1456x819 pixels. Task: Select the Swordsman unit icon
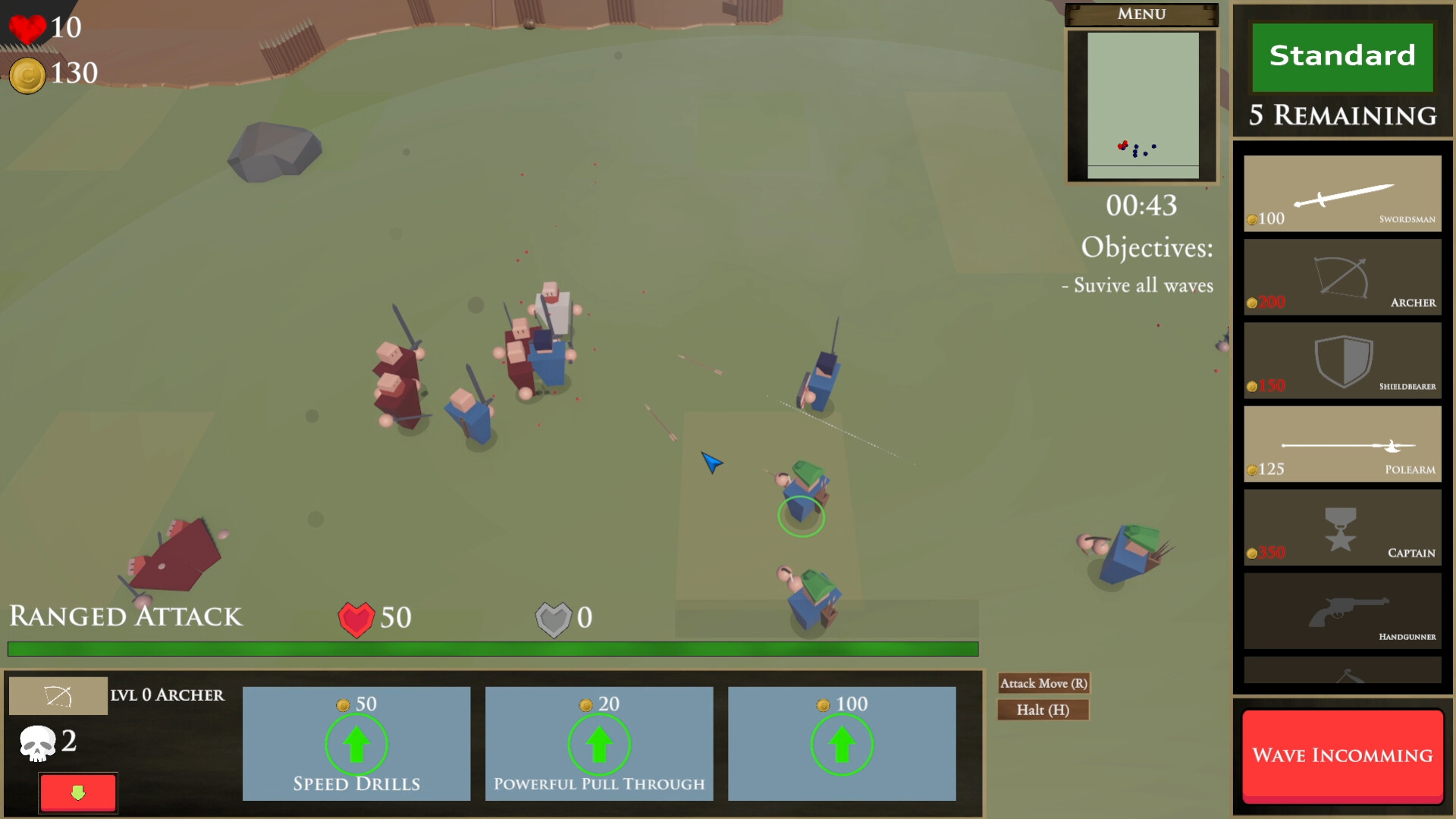point(1342,193)
